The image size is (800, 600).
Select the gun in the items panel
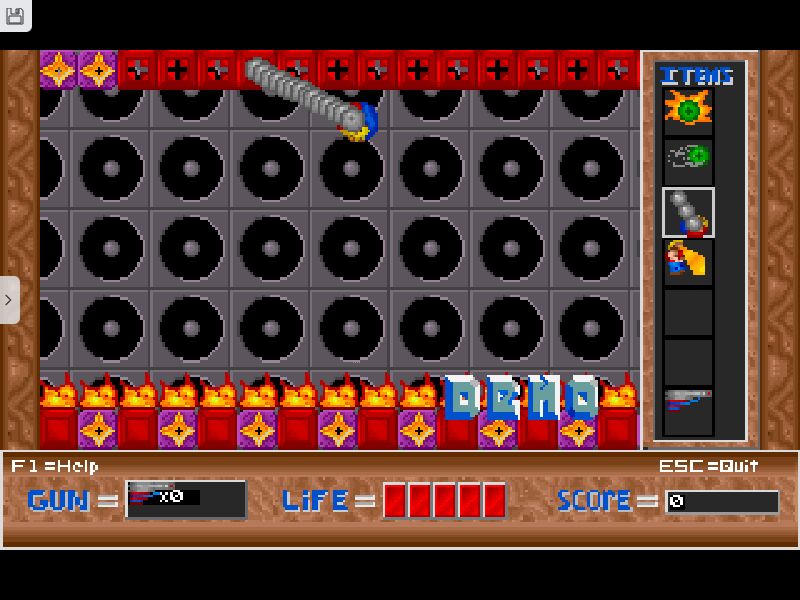point(688,403)
